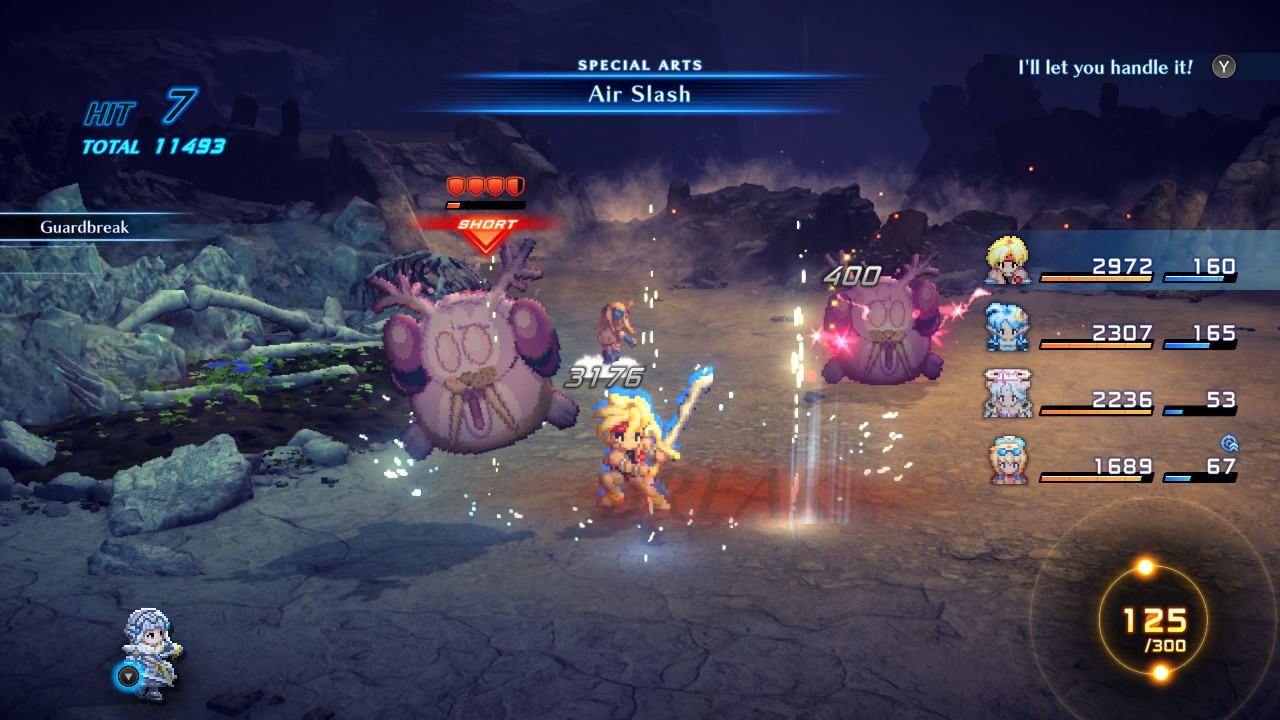Click the blue status effect icon beside 67 MP
This screenshot has width=1280, height=720.
coord(1228,444)
